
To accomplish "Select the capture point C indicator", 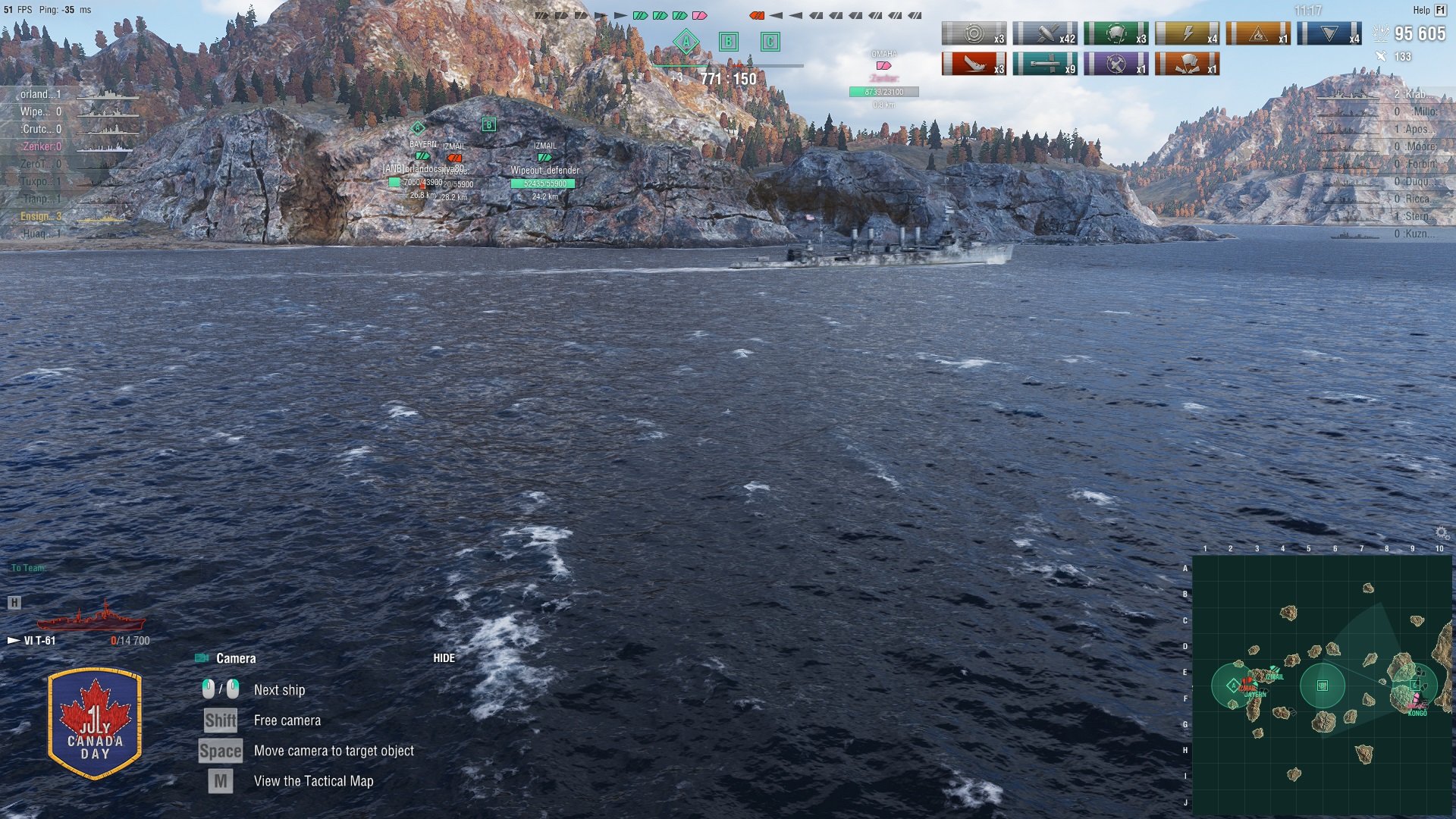I will click(x=770, y=42).
